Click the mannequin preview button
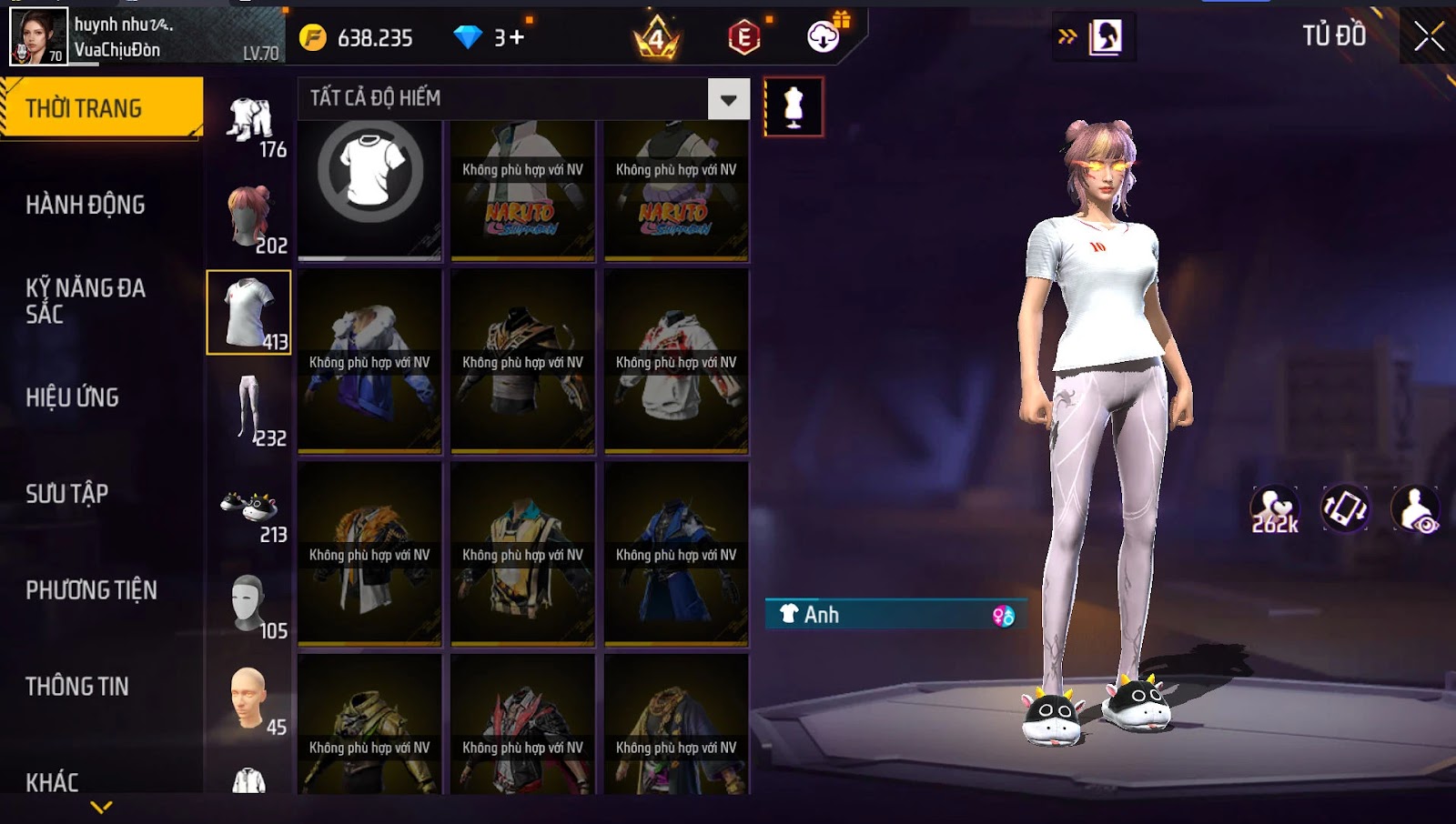This screenshot has width=1456, height=824. click(794, 107)
